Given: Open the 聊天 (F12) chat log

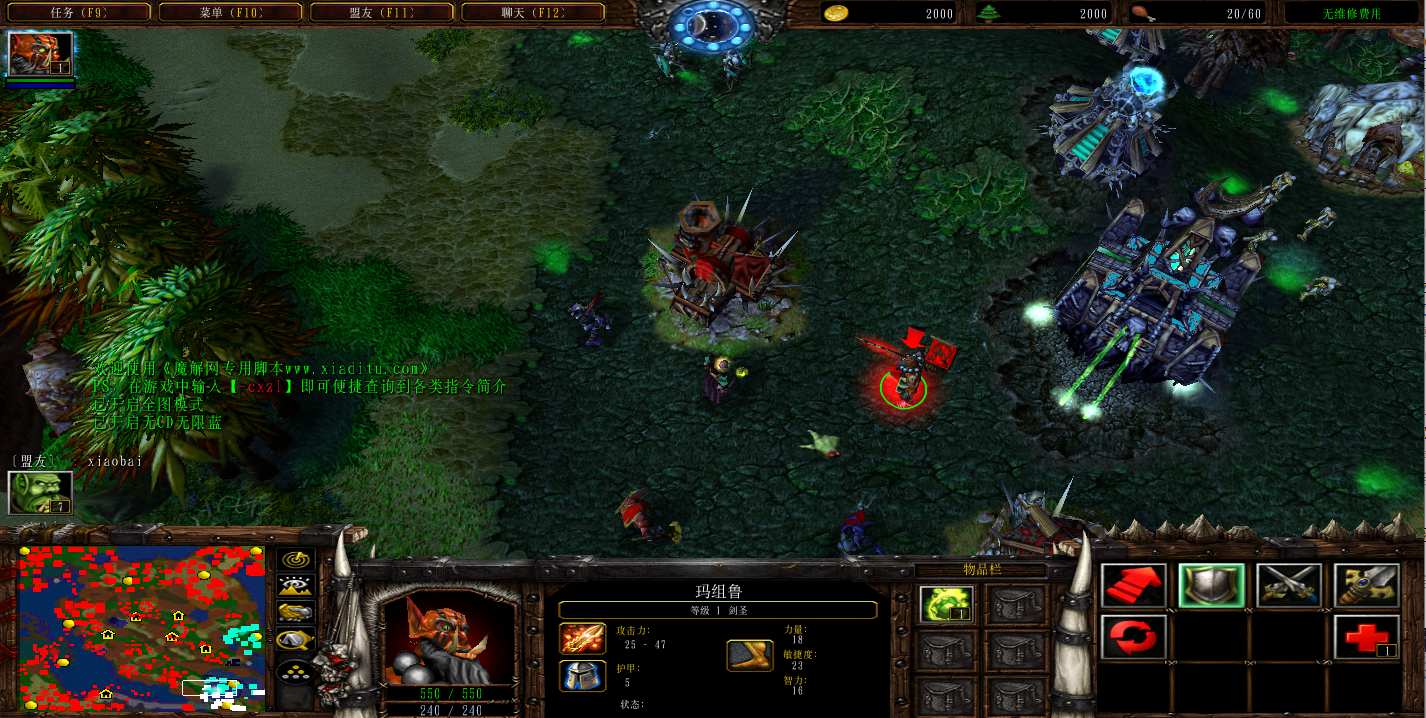Looking at the screenshot, I should (x=532, y=13).
